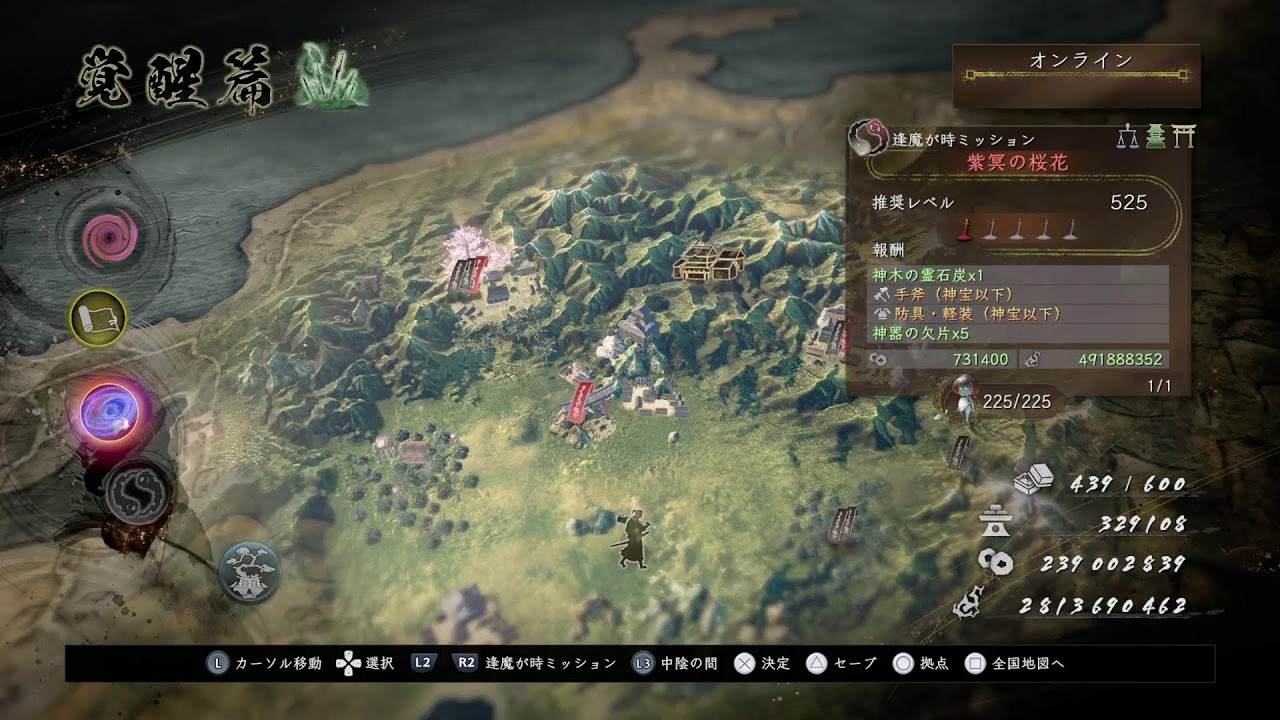Screen dimensions: 1280x720
Task: Open the yin-yang icon on the left
Action: coord(137,491)
